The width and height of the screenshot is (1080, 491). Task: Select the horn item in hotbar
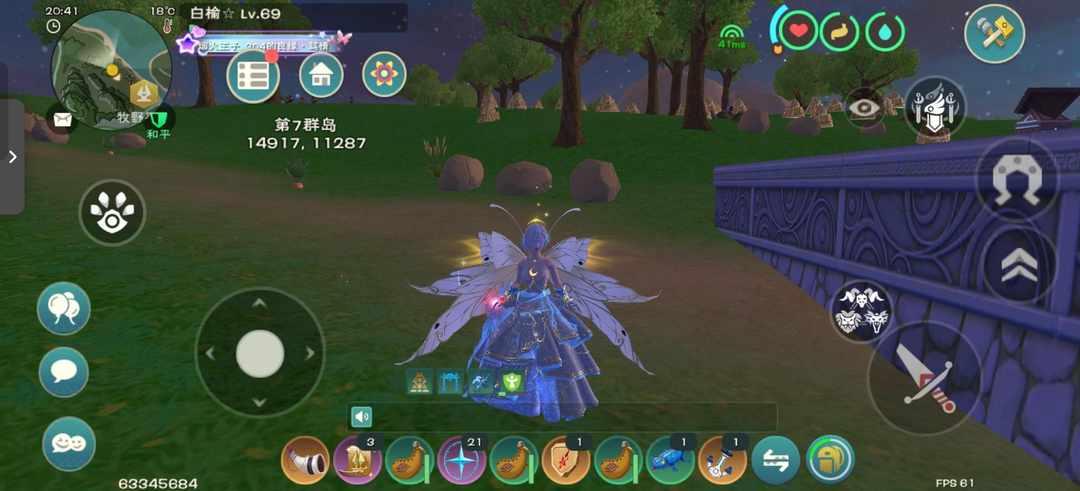305,461
